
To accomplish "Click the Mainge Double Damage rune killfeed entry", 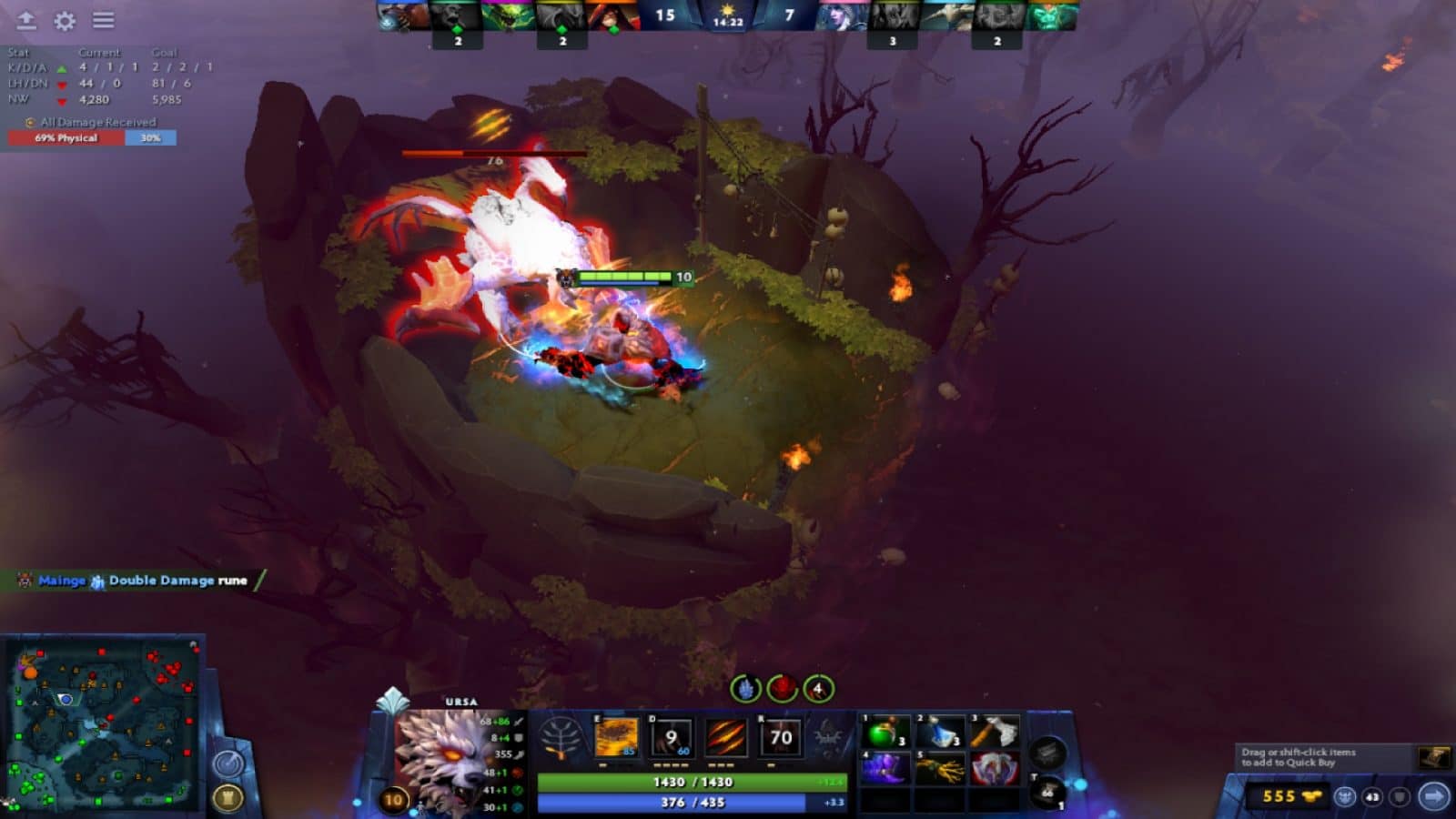I will (x=136, y=580).
